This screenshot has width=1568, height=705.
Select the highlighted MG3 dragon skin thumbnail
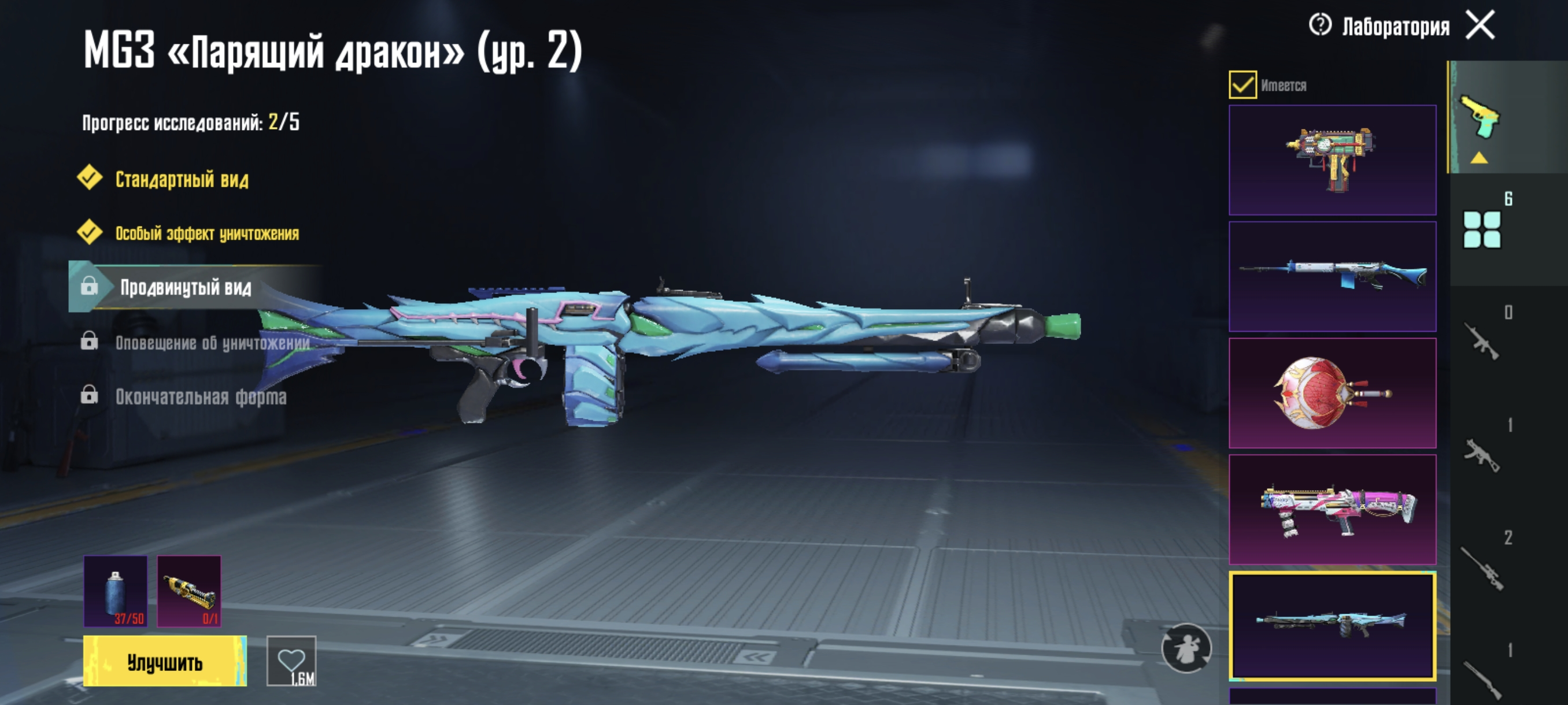(1332, 625)
